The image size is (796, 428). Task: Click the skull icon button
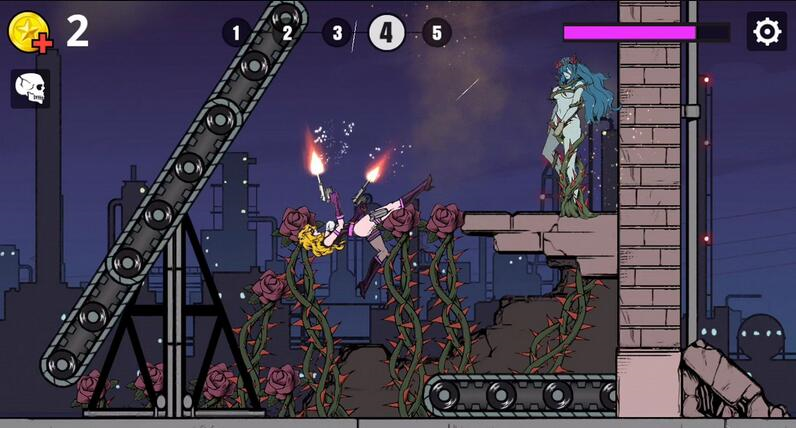(31, 89)
